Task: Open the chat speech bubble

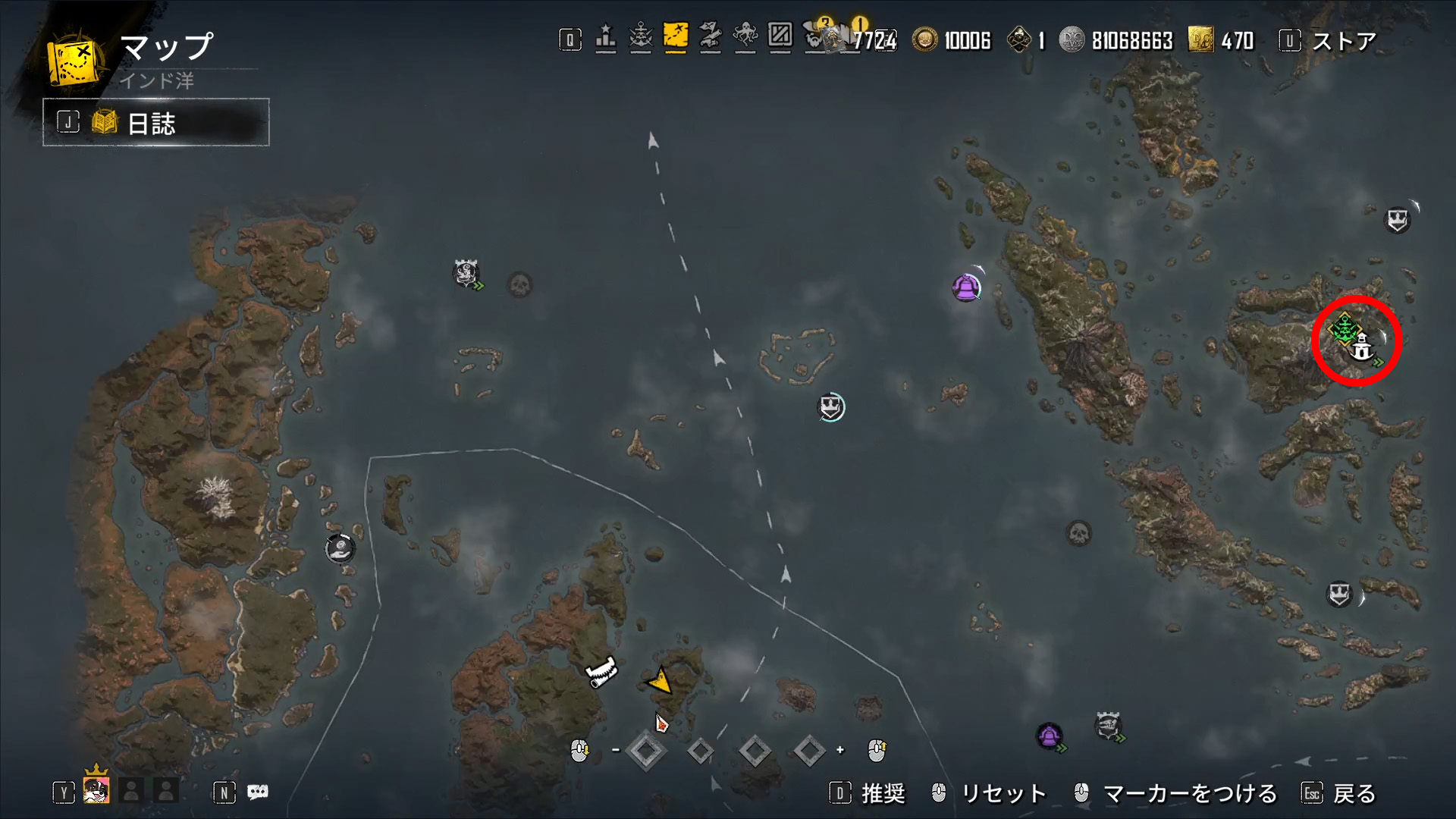Action: tap(258, 792)
